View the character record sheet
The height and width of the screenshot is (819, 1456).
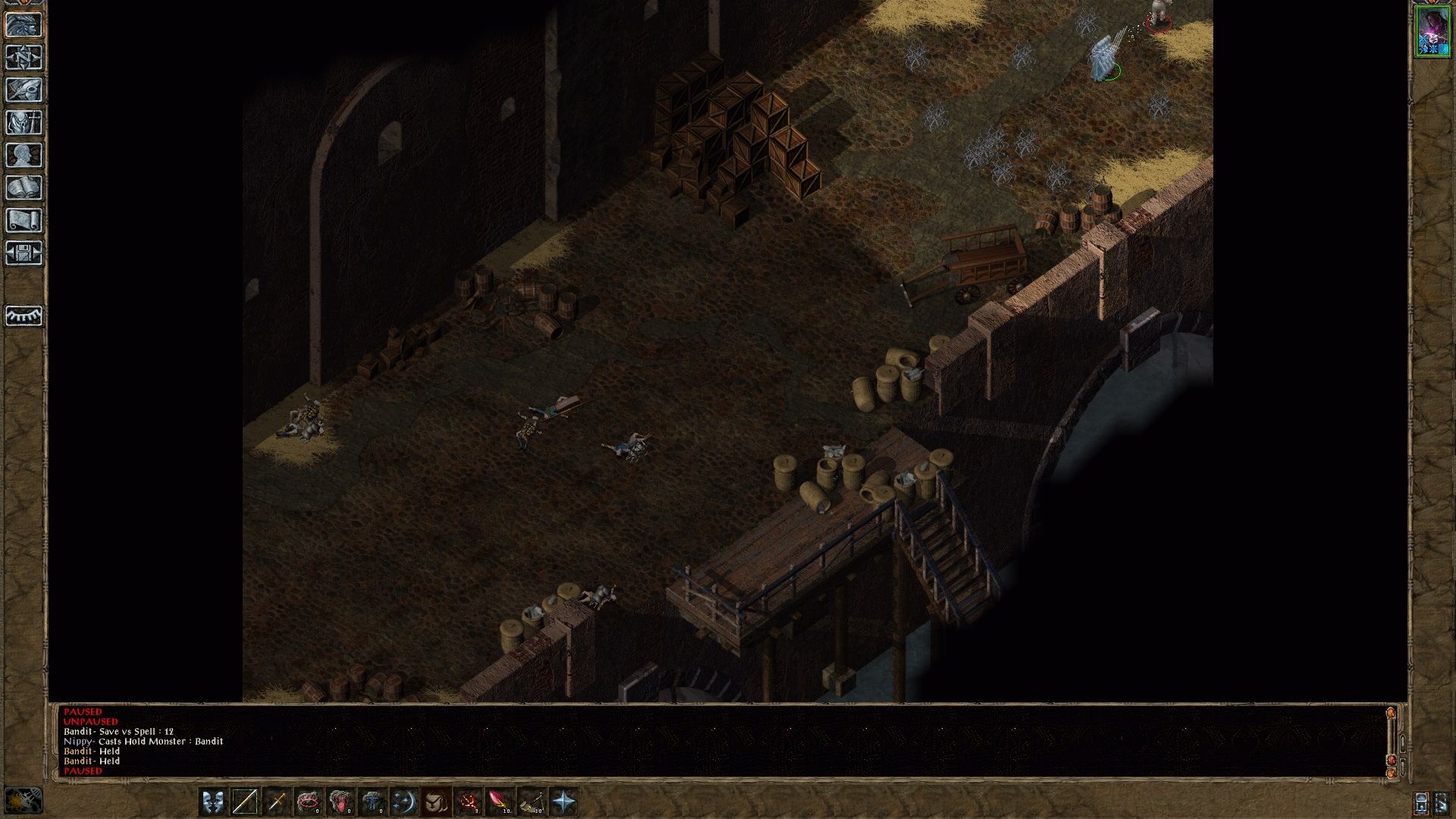pos(24,155)
